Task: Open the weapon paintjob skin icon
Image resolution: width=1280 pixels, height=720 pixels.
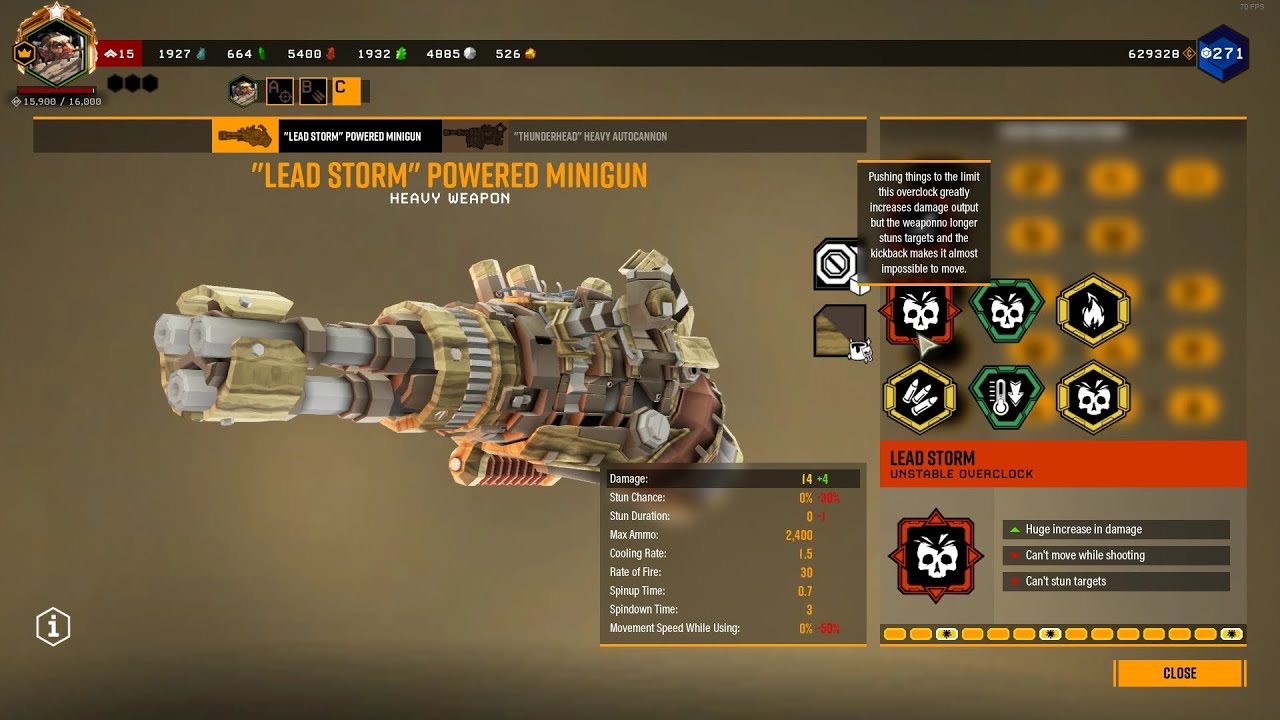Action: (x=839, y=331)
